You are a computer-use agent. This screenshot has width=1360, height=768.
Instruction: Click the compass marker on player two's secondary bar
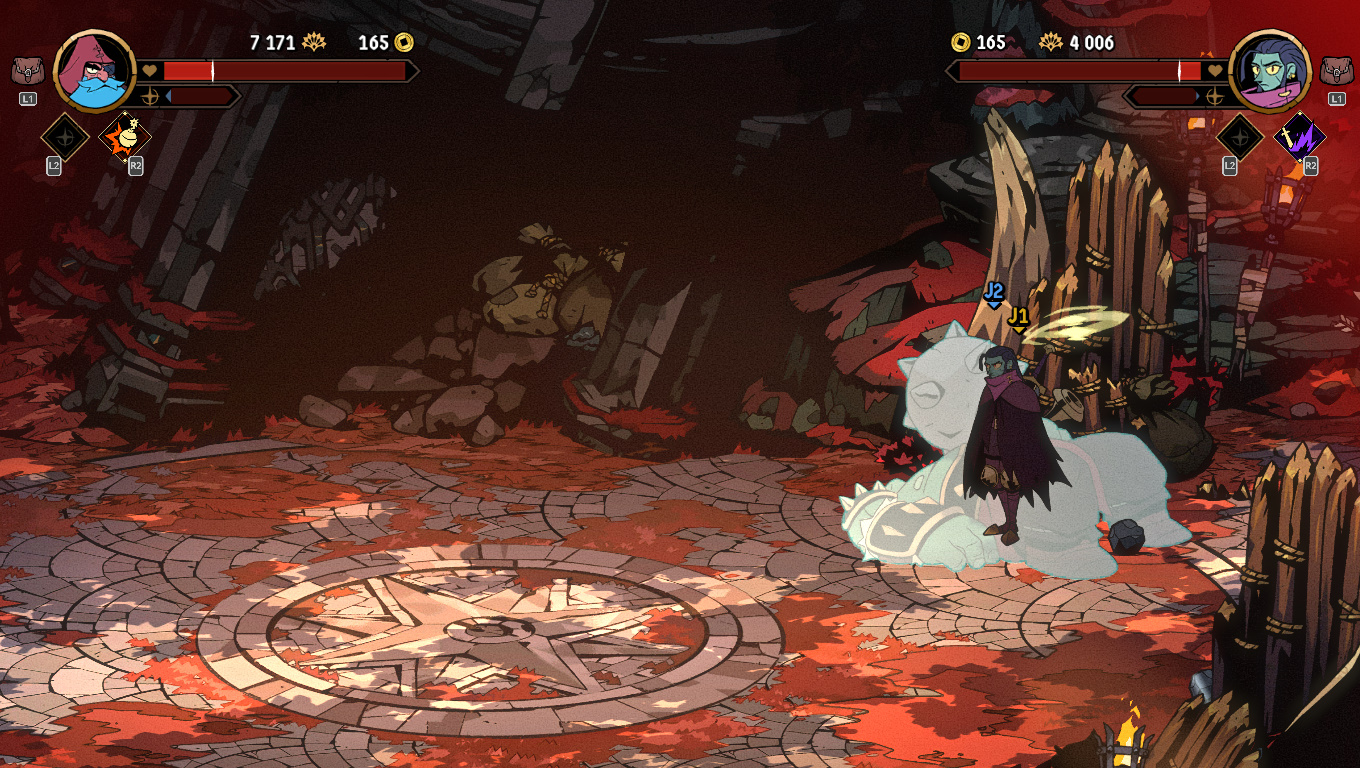pos(1213,98)
